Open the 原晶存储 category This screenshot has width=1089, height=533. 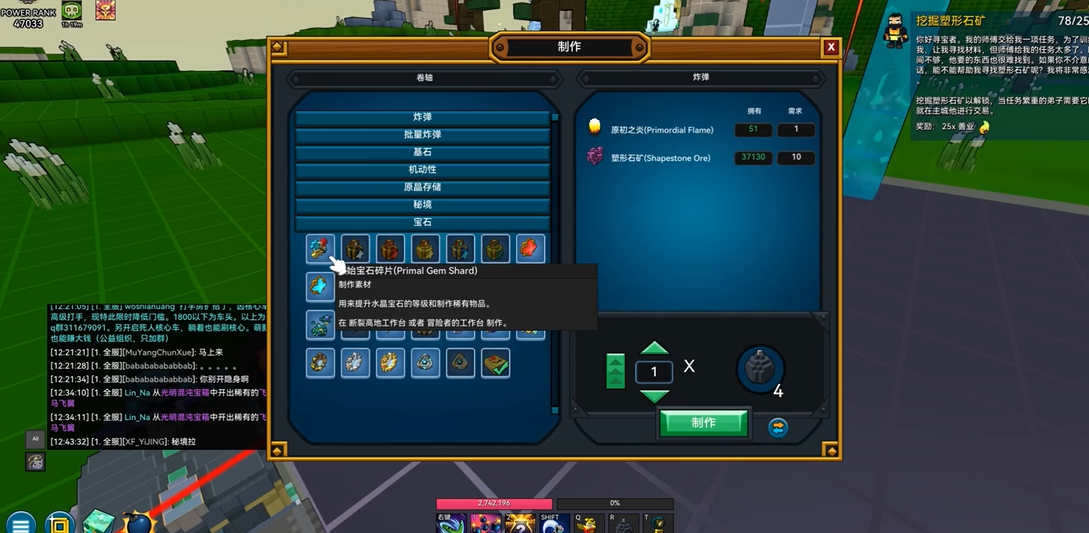pyautogui.click(x=422, y=187)
